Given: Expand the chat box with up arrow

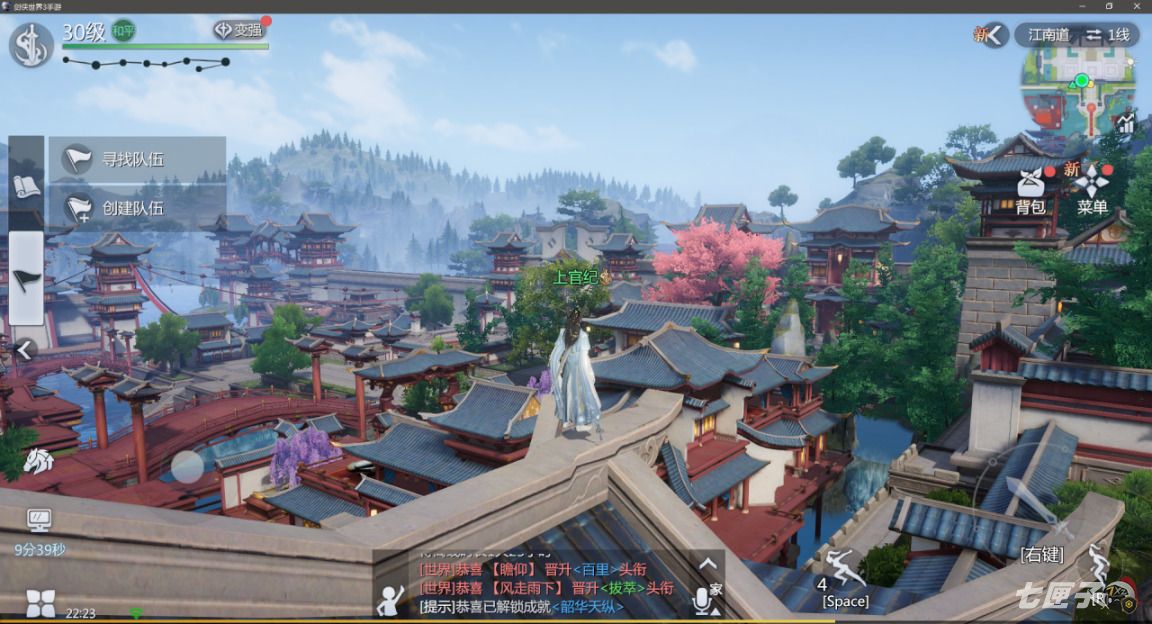Looking at the screenshot, I should (x=707, y=565).
